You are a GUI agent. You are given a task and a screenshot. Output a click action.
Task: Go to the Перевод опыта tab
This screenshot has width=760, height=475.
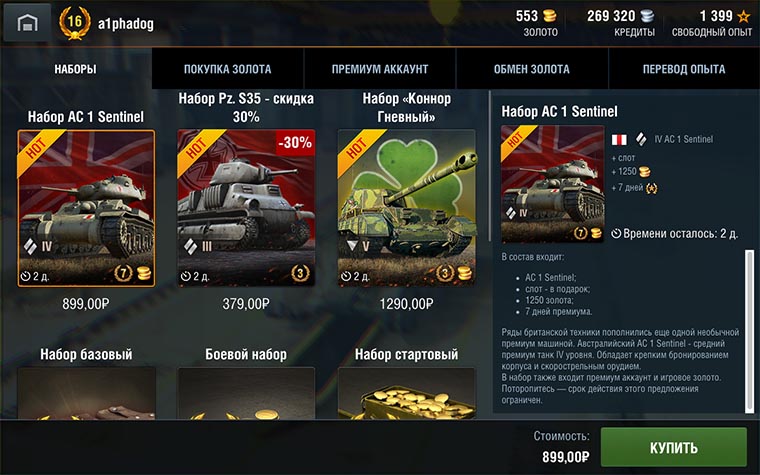pyautogui.click(x=684, y=69)
